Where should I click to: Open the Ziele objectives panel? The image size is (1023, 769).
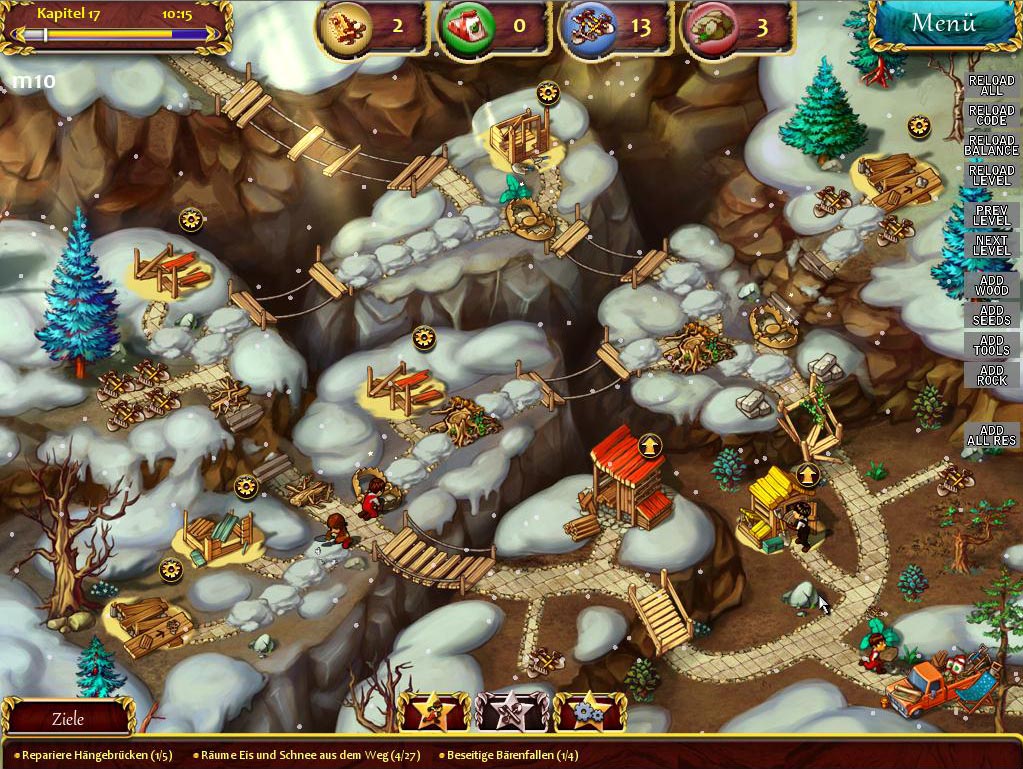[68, 718]
